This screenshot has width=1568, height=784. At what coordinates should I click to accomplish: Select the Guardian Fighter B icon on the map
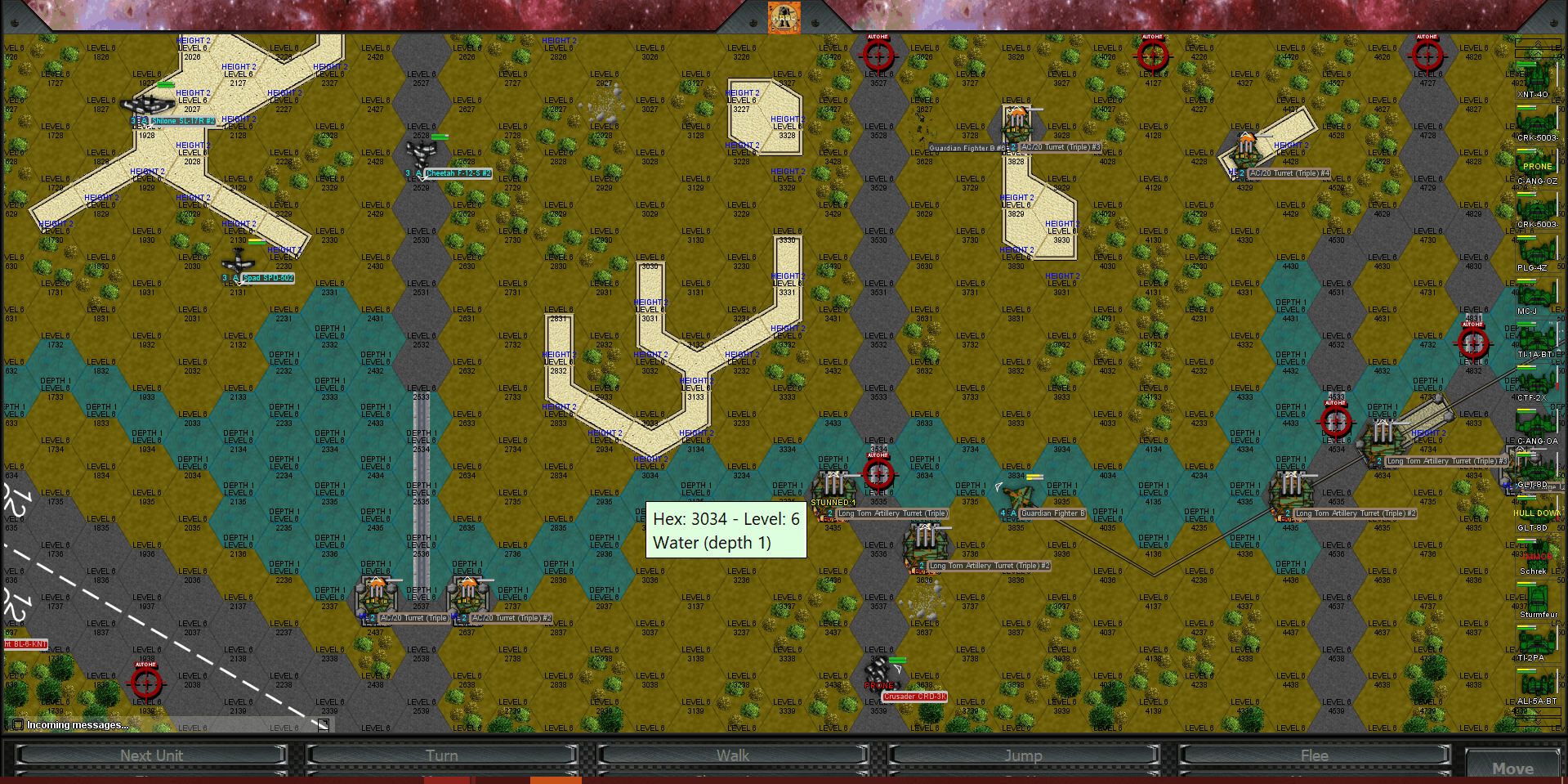1018,497
